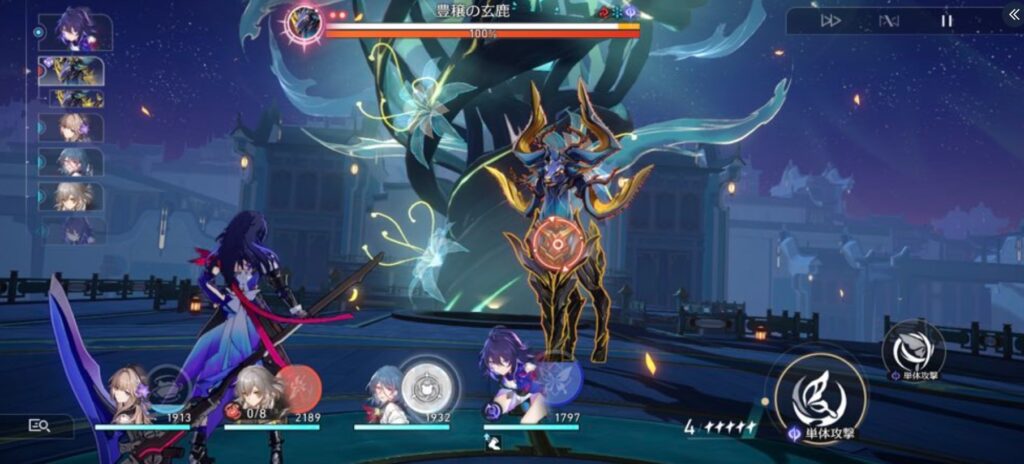Select the boss portrait beside the top health bar

click(x=303, y=20)
